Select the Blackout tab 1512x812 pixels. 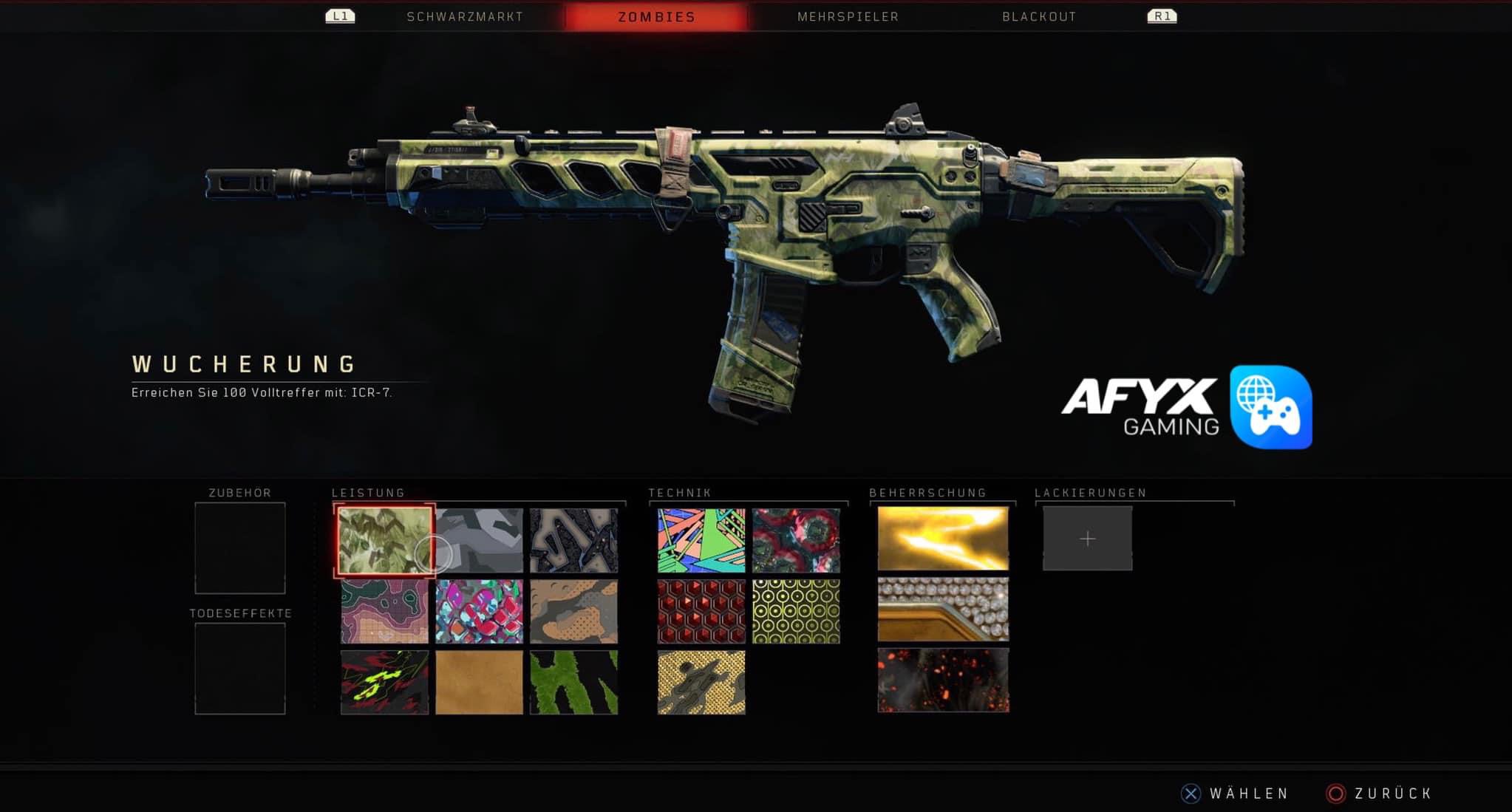coord(1039,16)
